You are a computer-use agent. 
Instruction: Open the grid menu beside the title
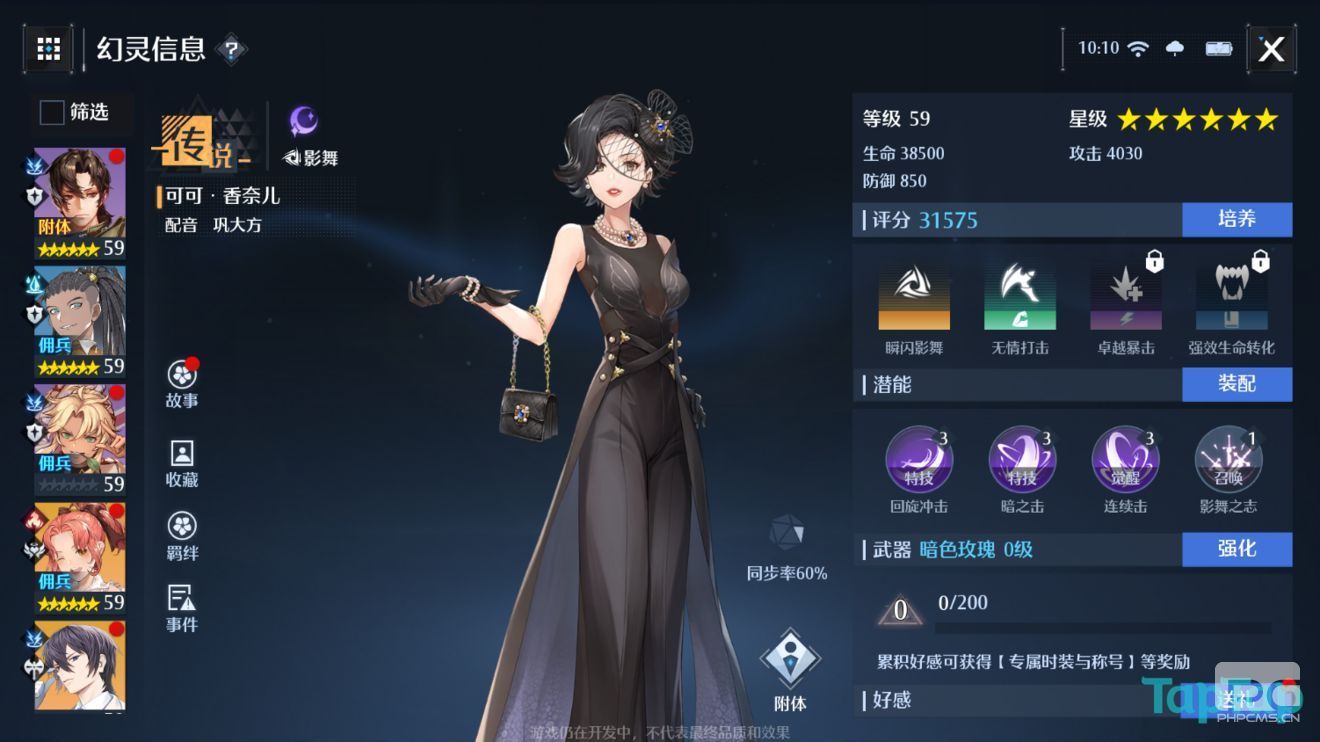click(48, 48)
